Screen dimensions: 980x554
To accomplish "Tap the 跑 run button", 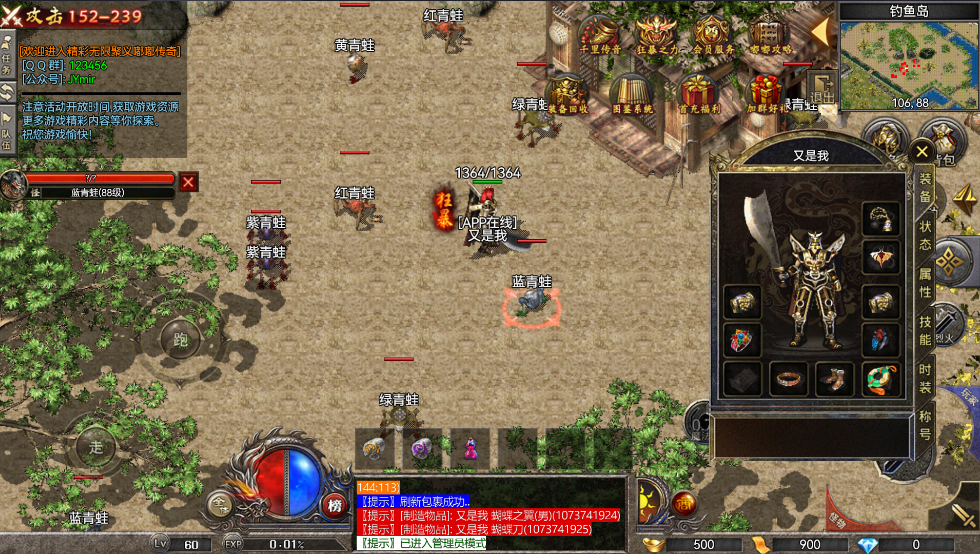I will [181, 340].
